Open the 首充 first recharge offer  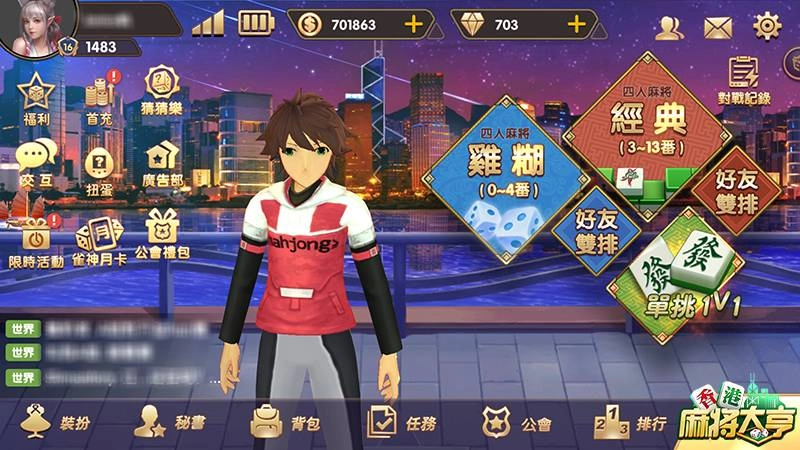[98, 97]
